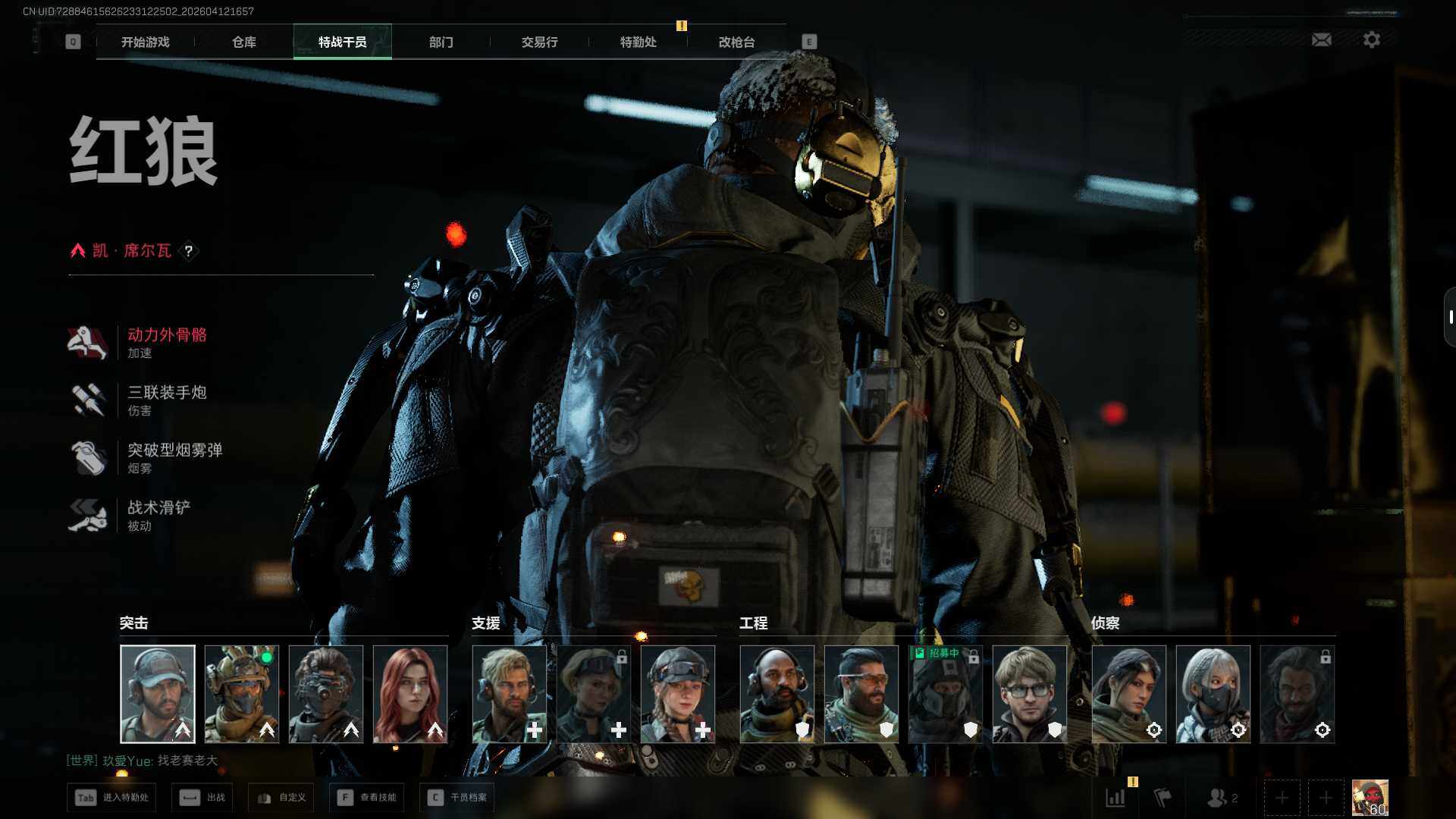1456x819 pixels.
Task: Click the 进入特勤处 button
Action: [112, 798]
